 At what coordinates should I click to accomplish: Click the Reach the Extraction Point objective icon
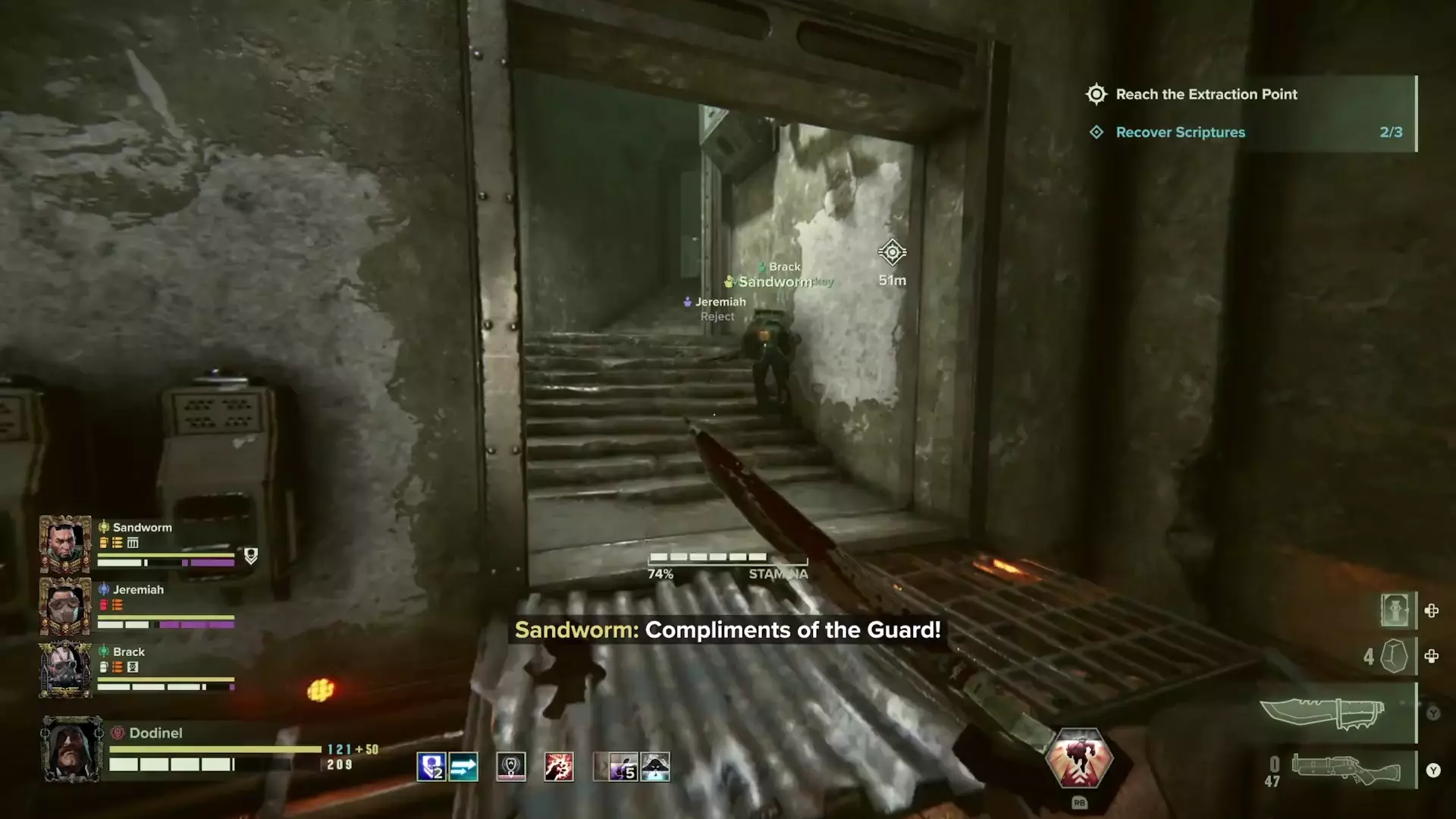[x=1095, y=94]
